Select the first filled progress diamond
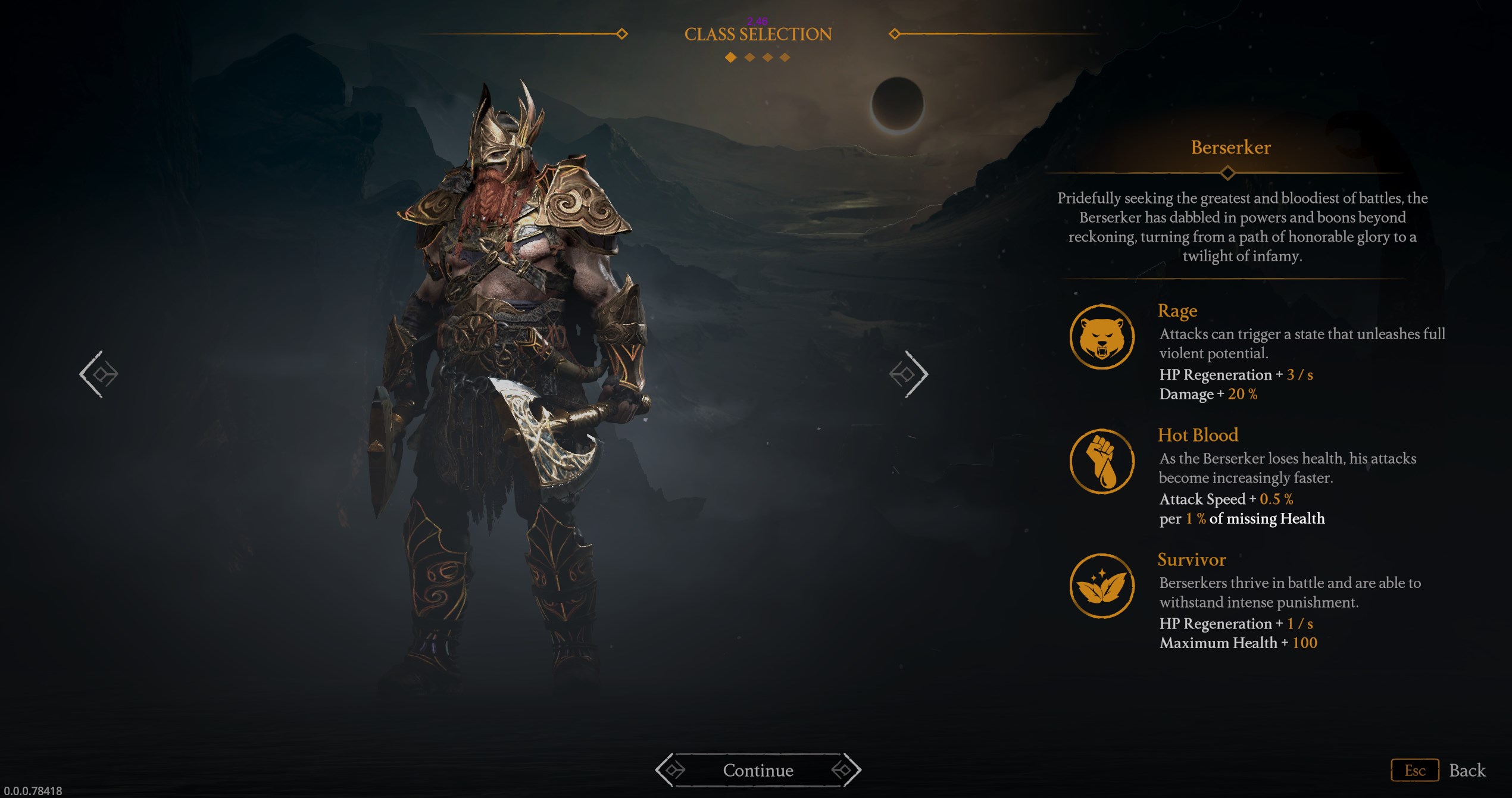 pyautogui.click(x=729, y=58)
